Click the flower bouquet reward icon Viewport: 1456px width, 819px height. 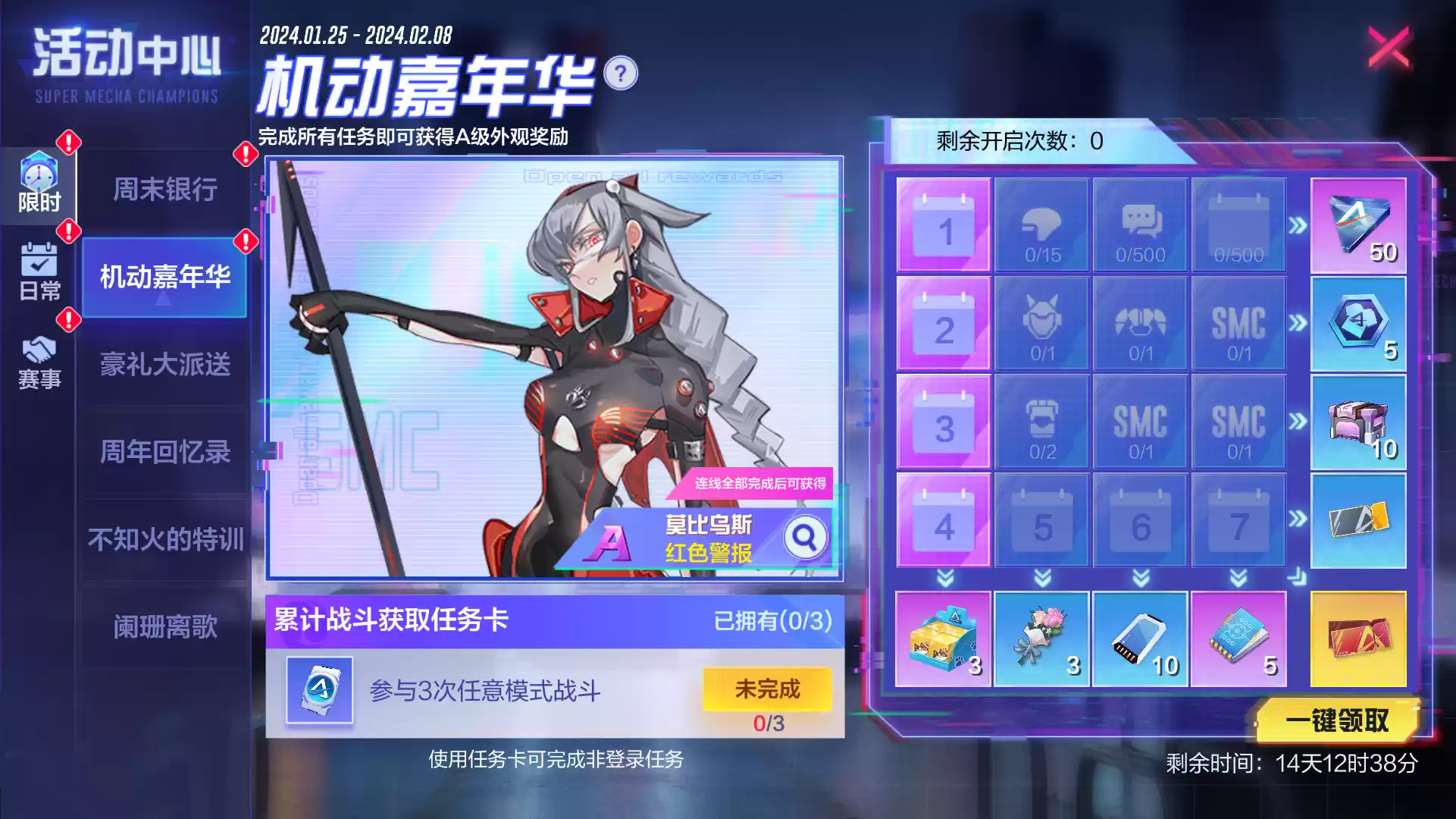(1042, 641)
